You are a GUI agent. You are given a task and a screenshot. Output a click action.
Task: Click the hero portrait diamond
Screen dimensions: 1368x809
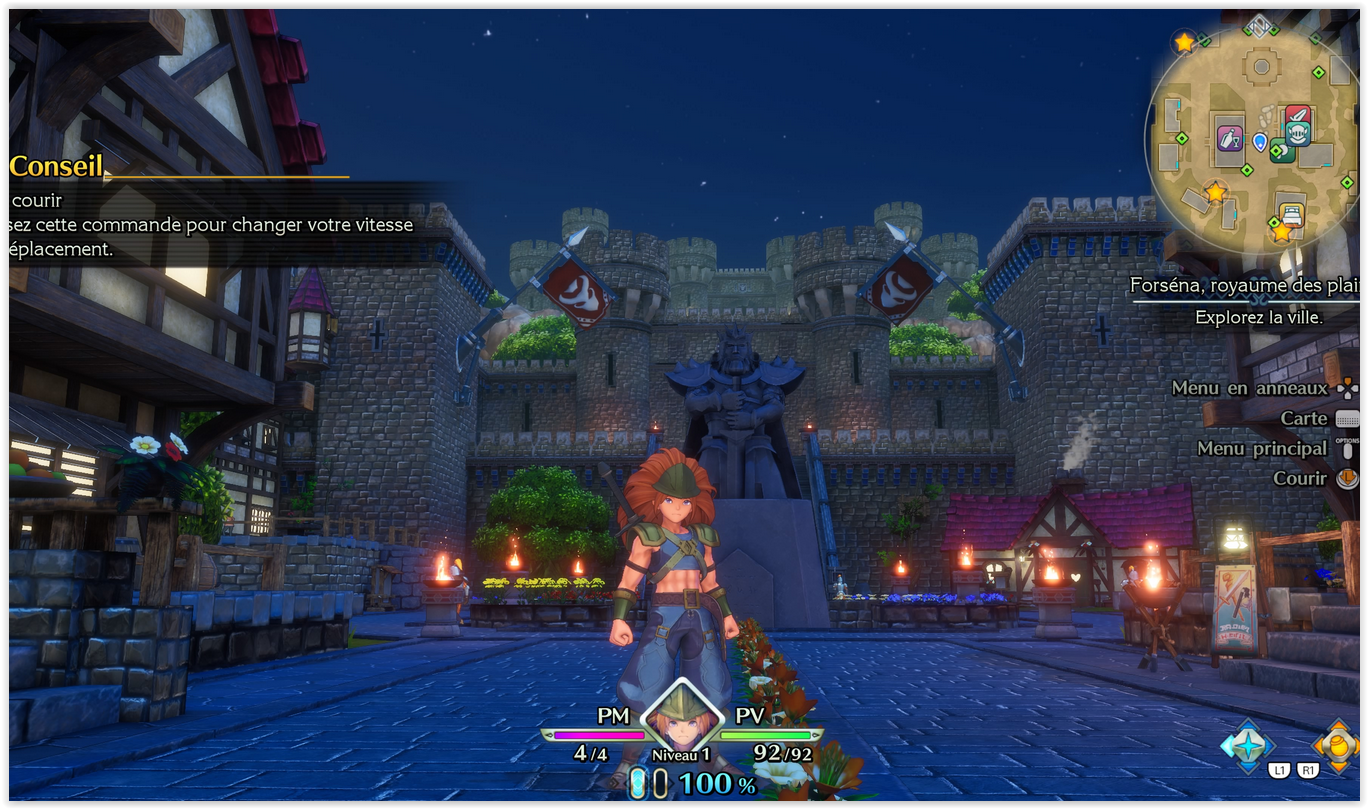(x=681, y=718)
